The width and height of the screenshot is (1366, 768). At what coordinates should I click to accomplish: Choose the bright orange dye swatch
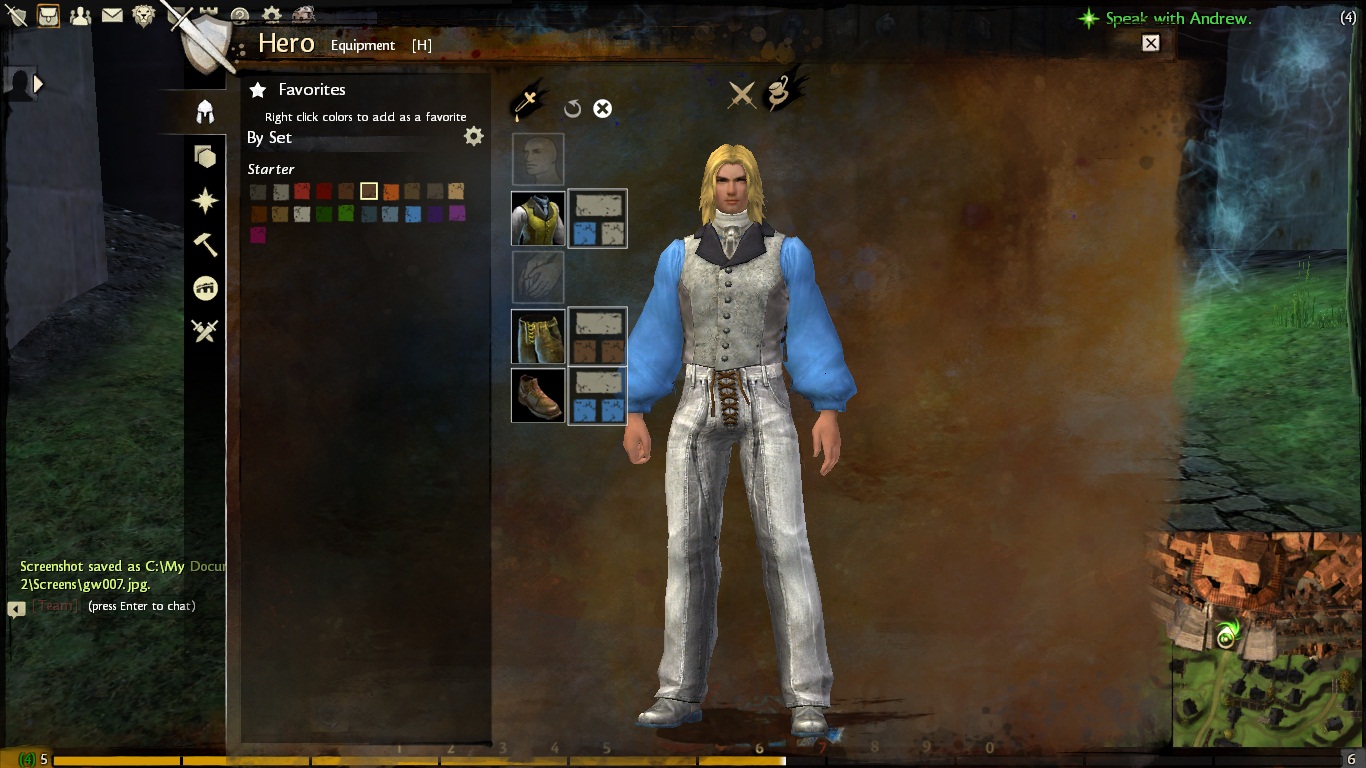click(391, 191)
